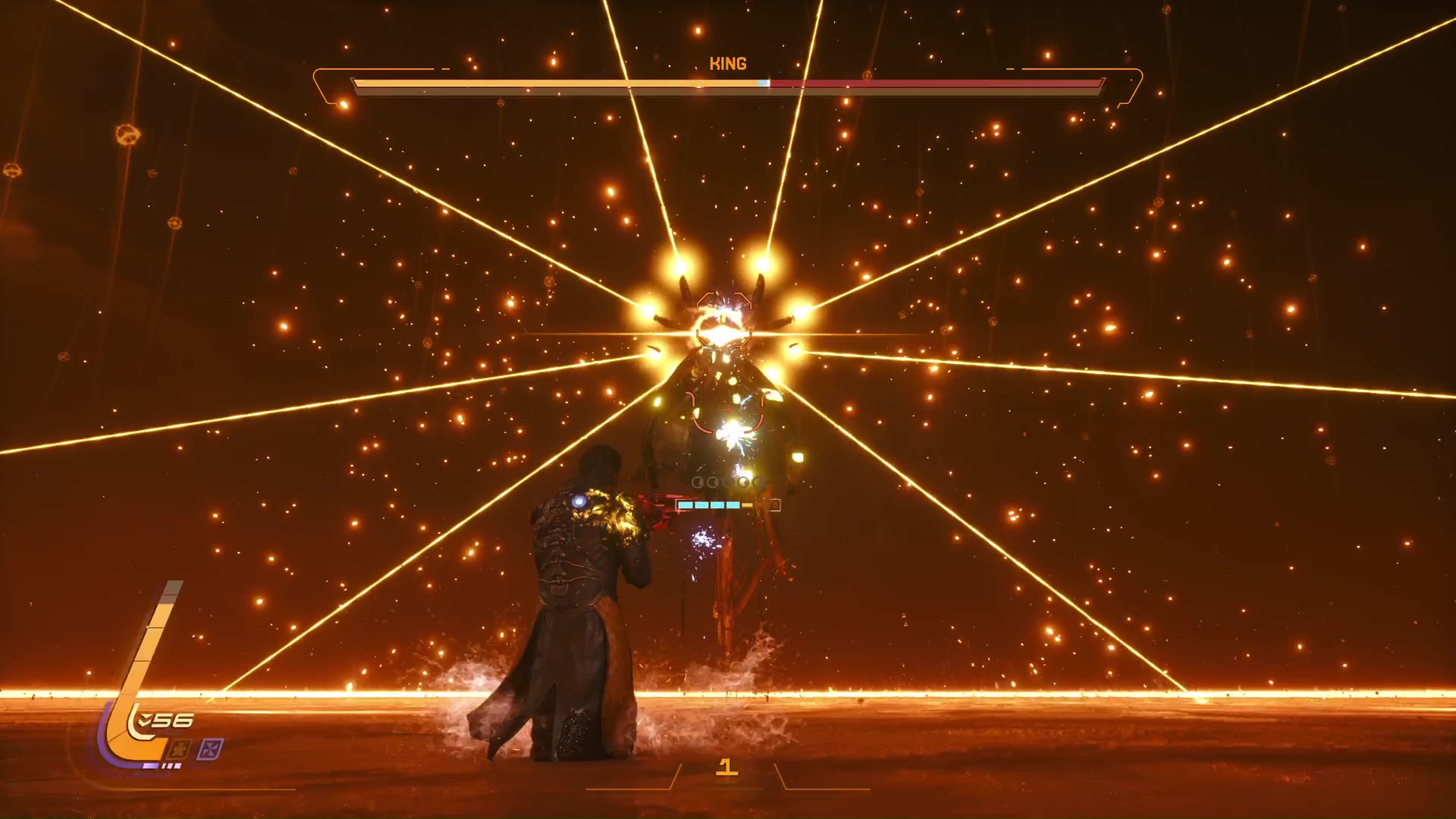Image resolution: width=1456 pixels, height=819 pixels.
Task: Select the leftmost circular skill indicator above the ammo bar
Action: tap(698, 482)
